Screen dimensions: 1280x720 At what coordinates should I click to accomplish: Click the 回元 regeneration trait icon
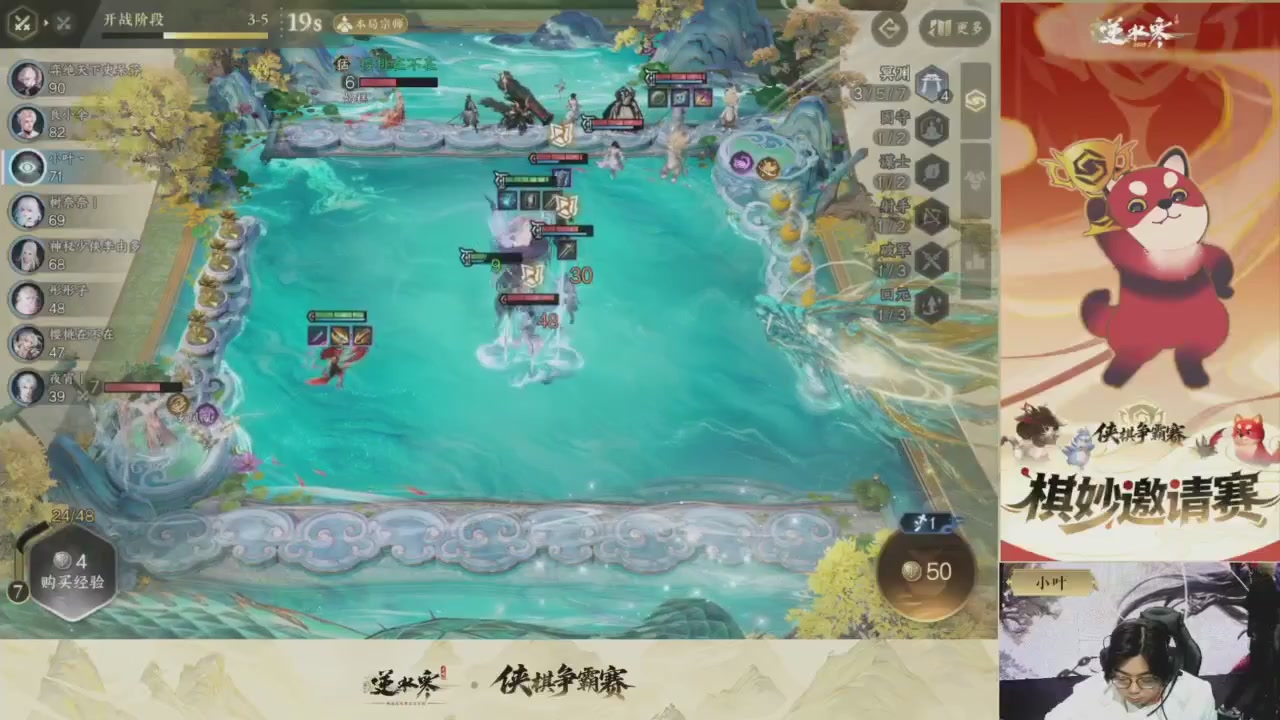point(930,305)
